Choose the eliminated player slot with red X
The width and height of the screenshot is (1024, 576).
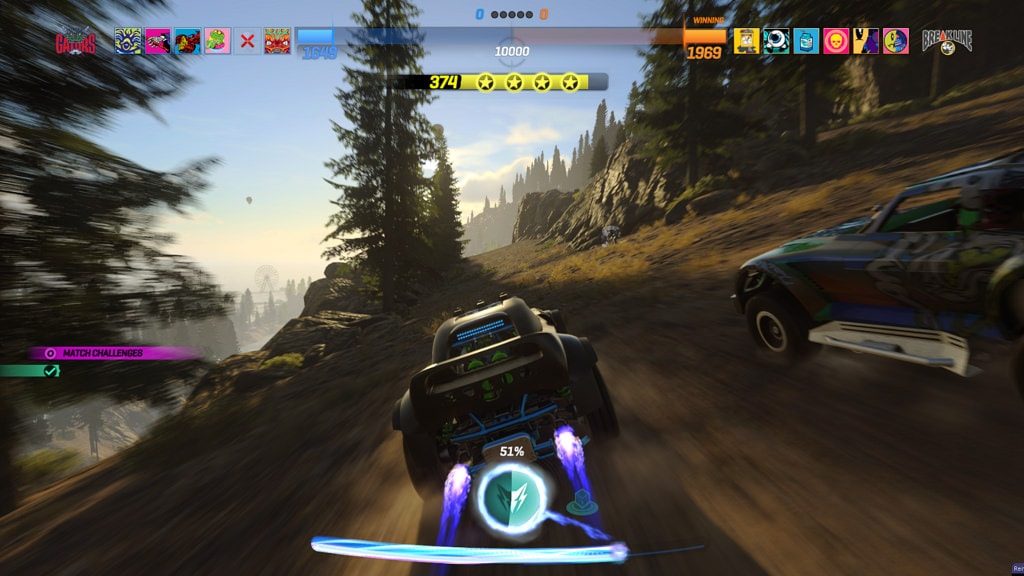[247, 41]
